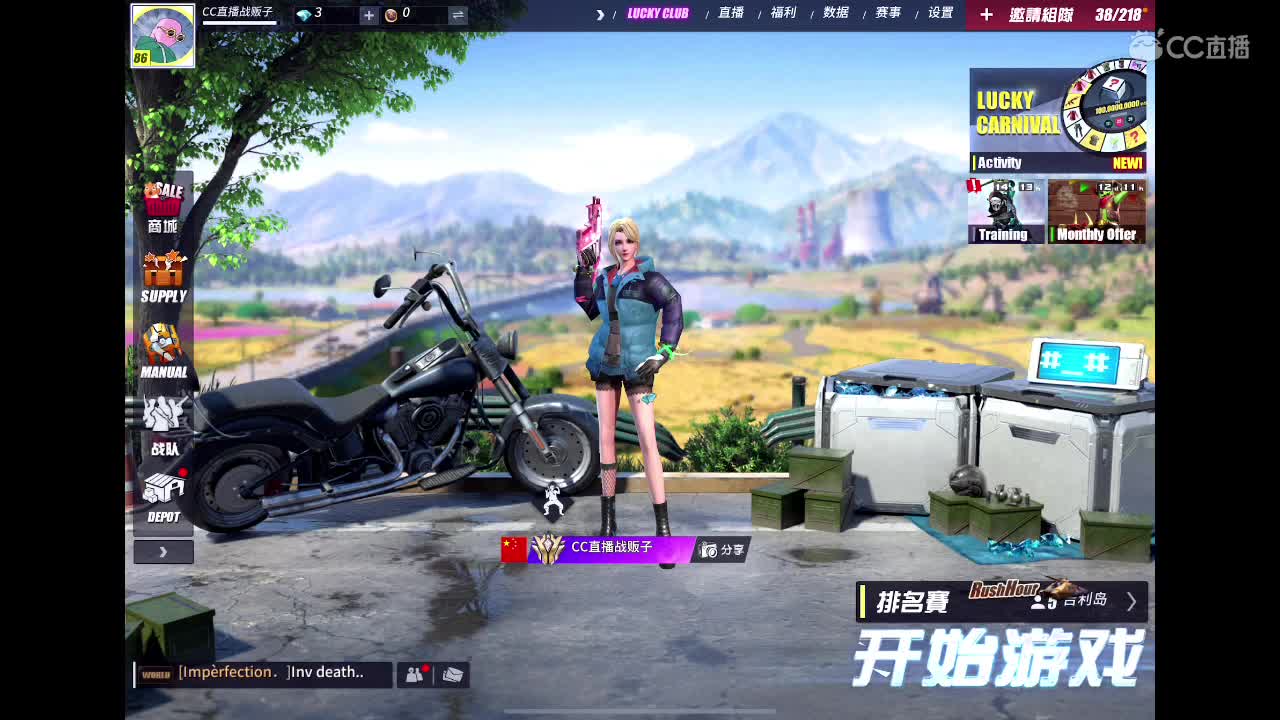This screenshot has height=720, width=1280.
Task: Open the friends list icon near chat
Action: [413, 673]
